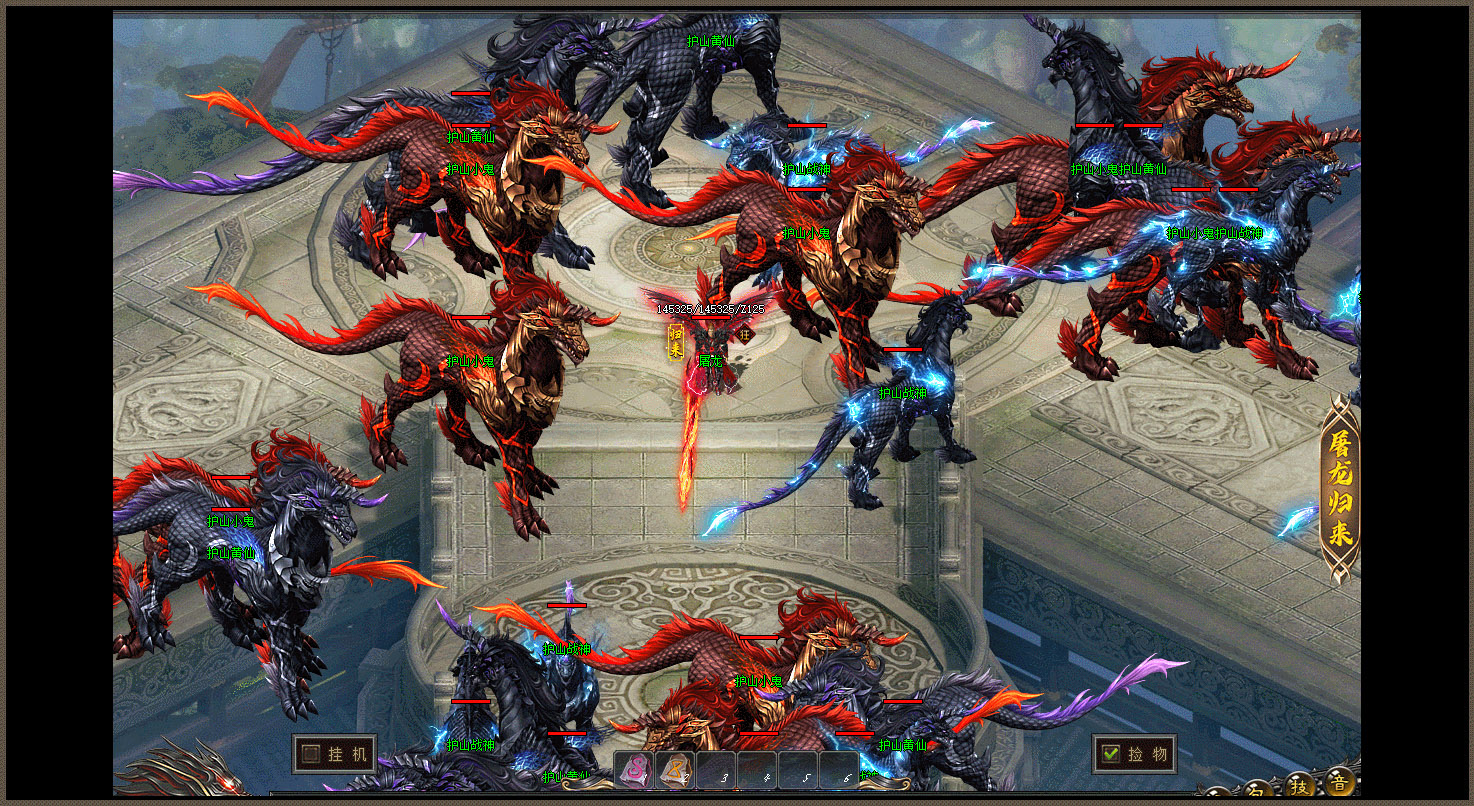This screenshot has height=806, width=1474.
Task: Use the pink rune stone in slot 1
Action: tap(635, 771)
